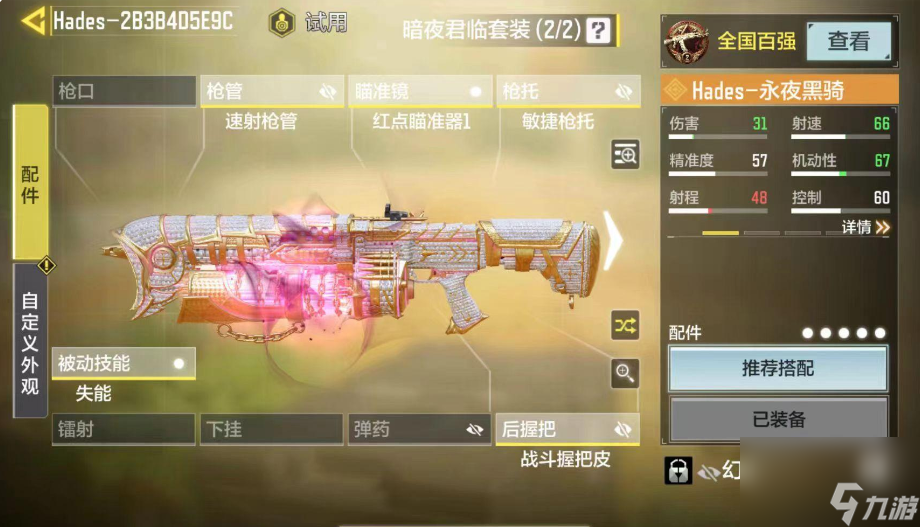Go back using the yellow arrow
920x527 pixels.
(x=33, y=21)
